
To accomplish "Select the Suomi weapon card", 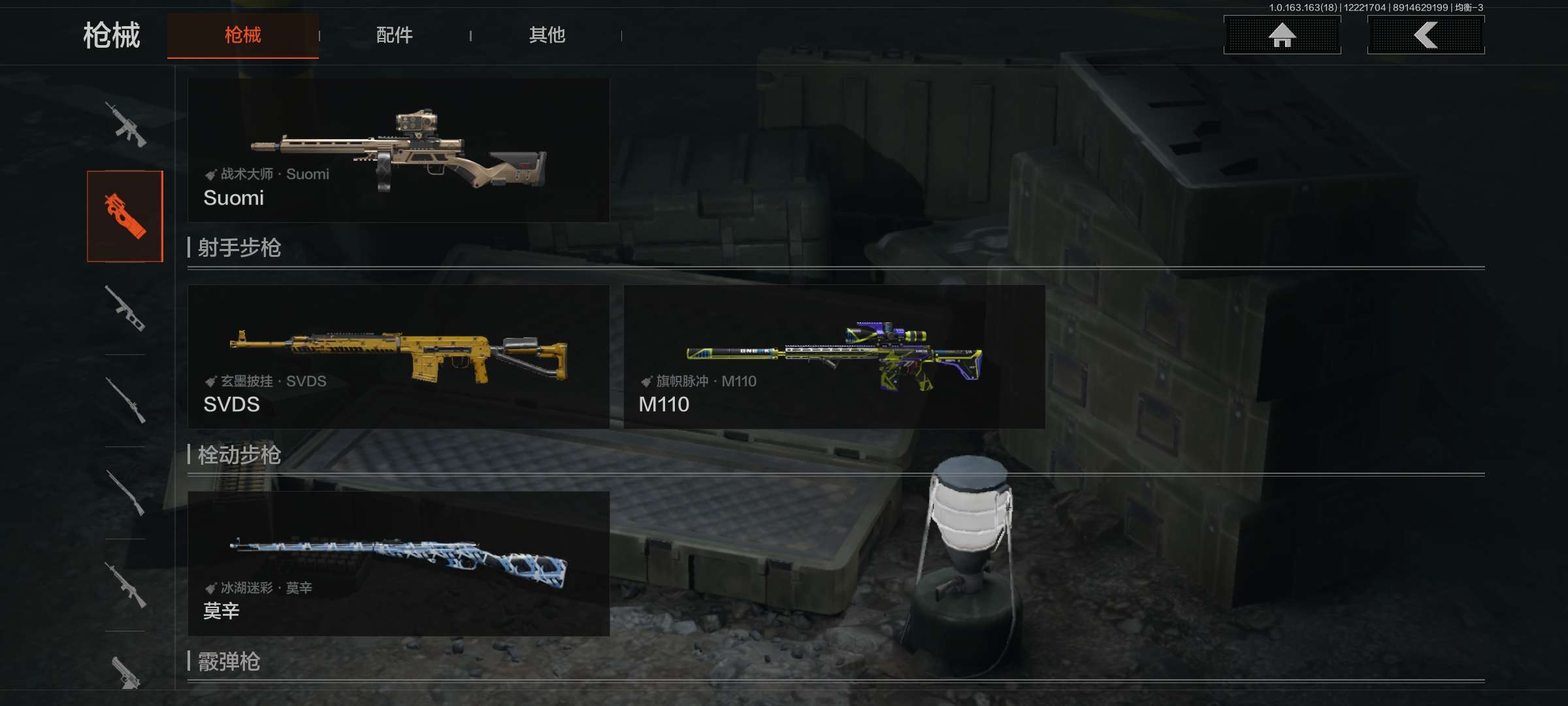I will coord(399,151).
